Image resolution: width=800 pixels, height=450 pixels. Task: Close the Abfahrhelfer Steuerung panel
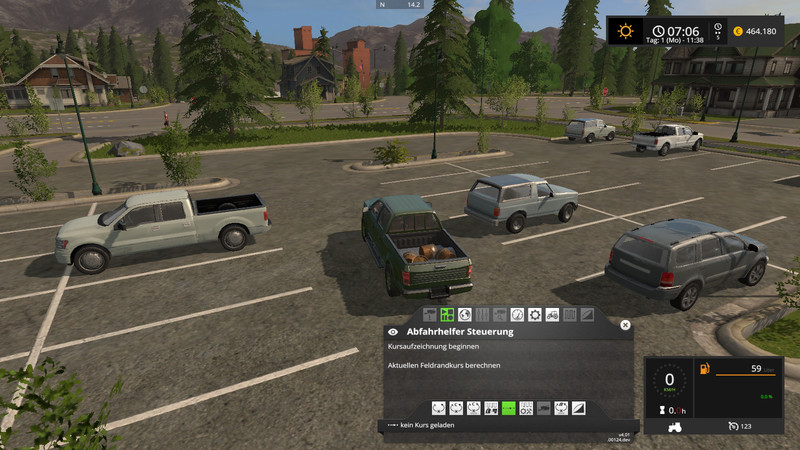[625, 325]
